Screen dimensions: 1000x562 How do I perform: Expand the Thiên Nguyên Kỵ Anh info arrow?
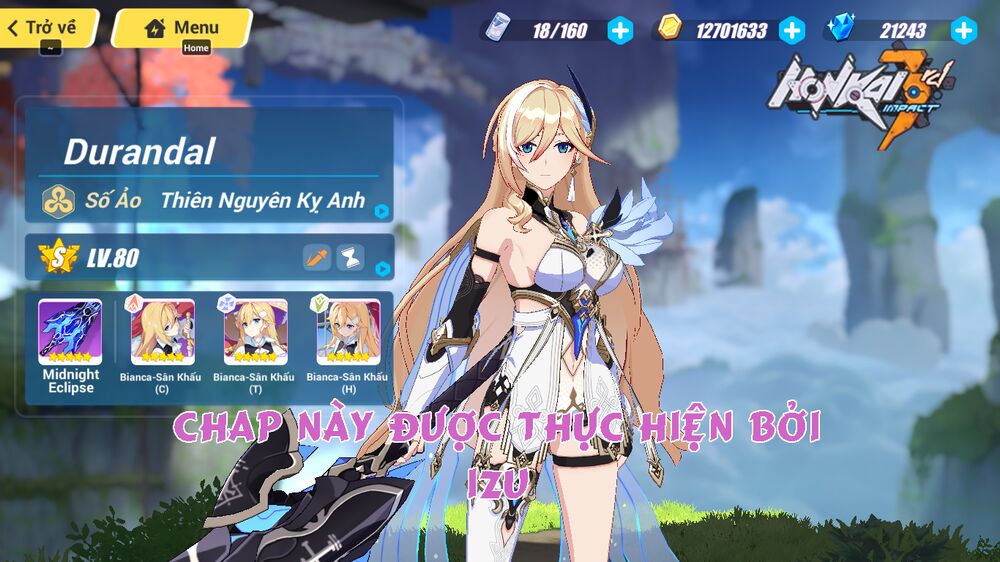382,211
